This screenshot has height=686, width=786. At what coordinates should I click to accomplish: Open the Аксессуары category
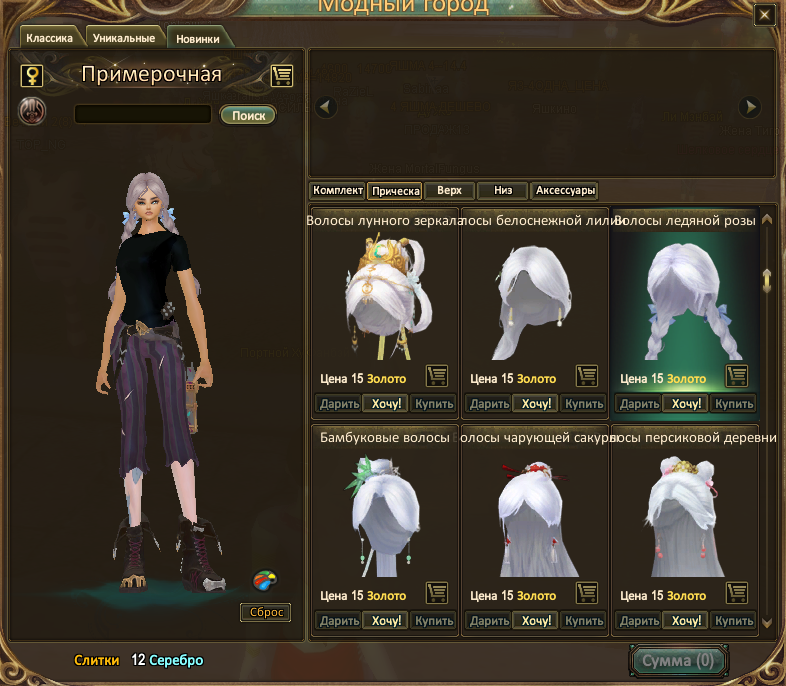566,190
